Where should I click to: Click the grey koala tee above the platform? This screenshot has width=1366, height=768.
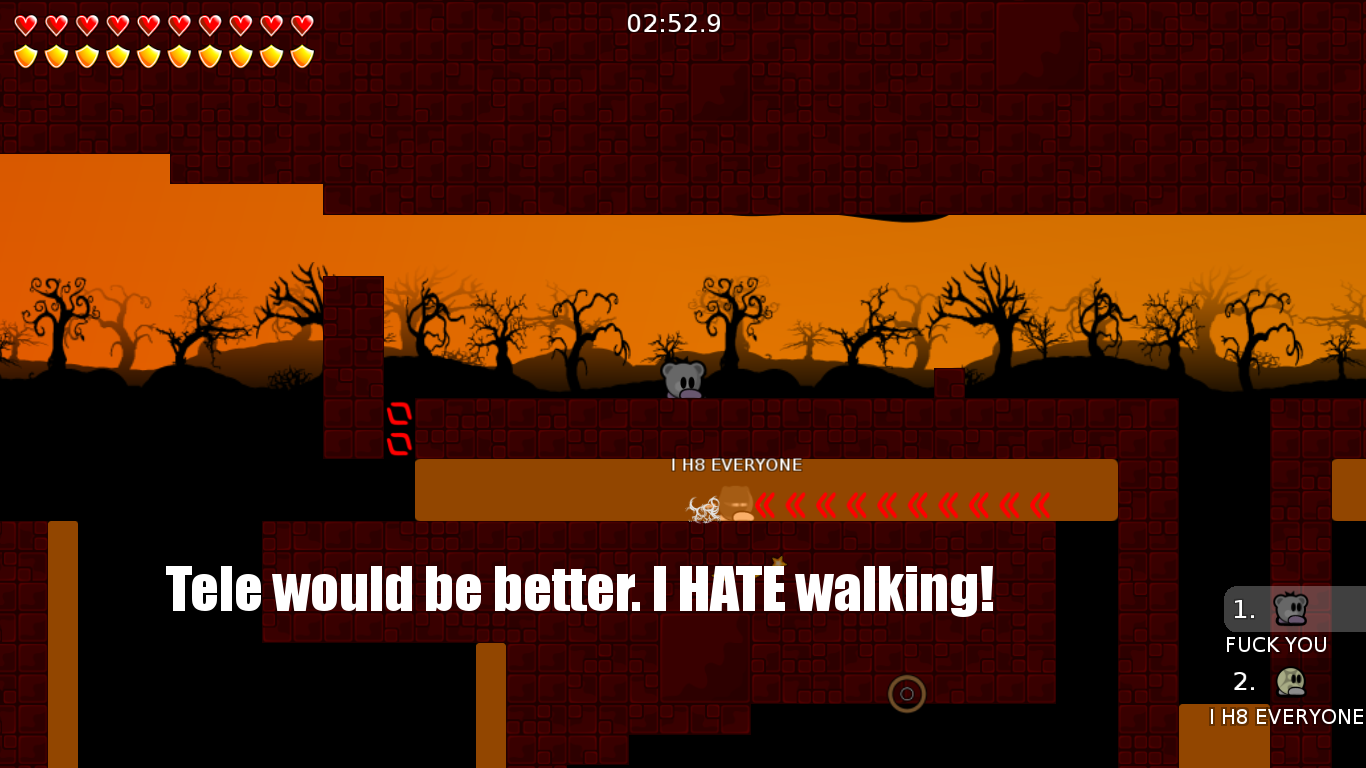(682, 378)
